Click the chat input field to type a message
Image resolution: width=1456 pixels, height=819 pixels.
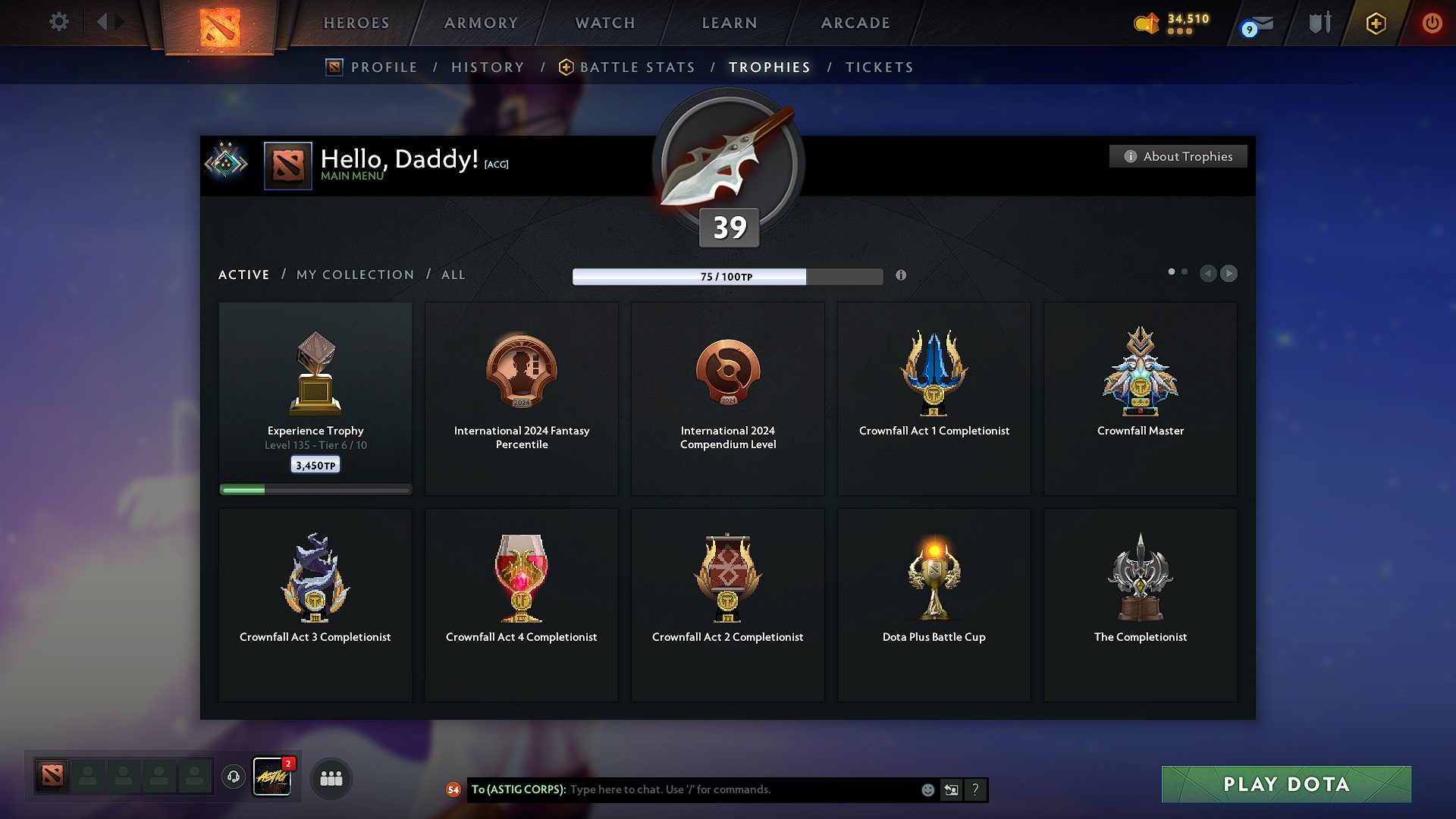tap(720, 789)
